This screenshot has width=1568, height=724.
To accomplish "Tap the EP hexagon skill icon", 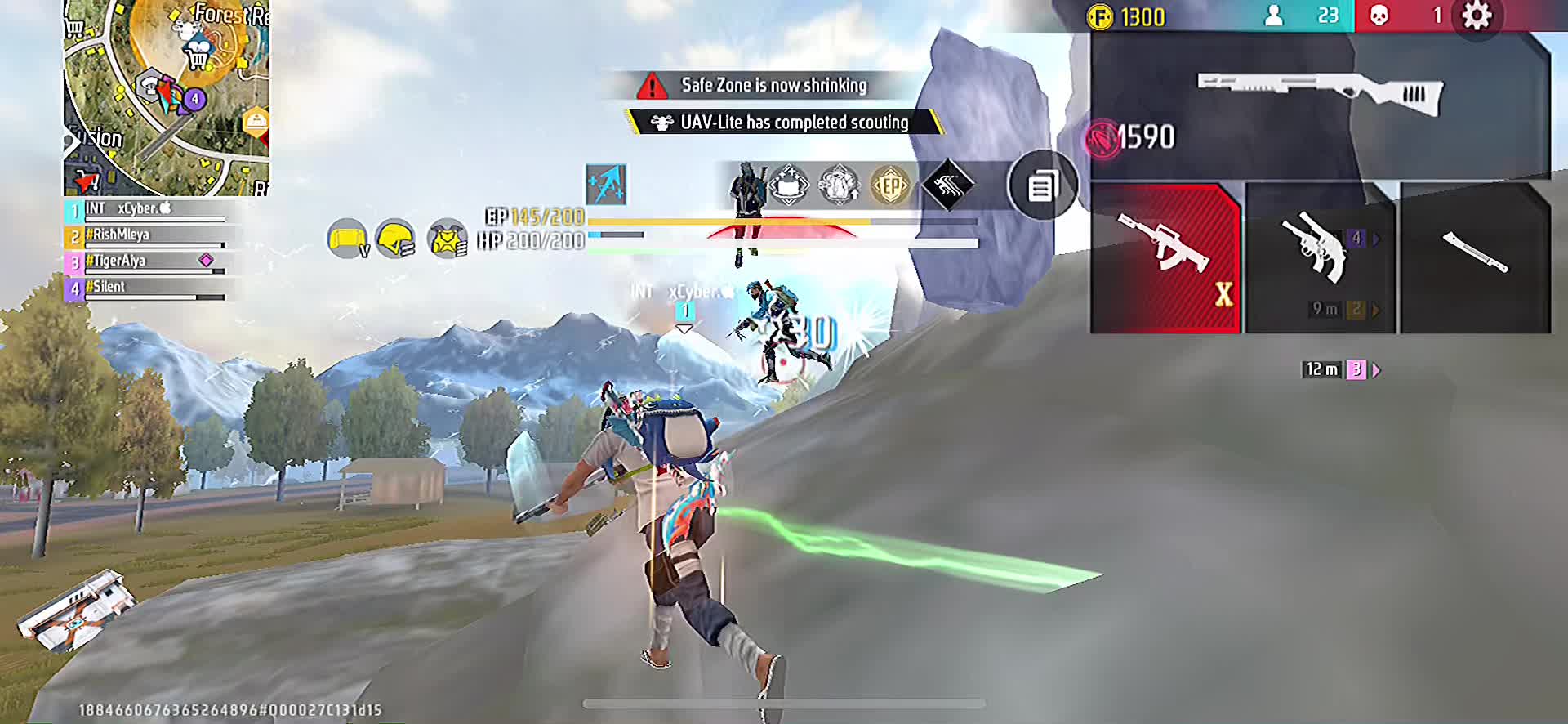I will [x=890, y=186].
